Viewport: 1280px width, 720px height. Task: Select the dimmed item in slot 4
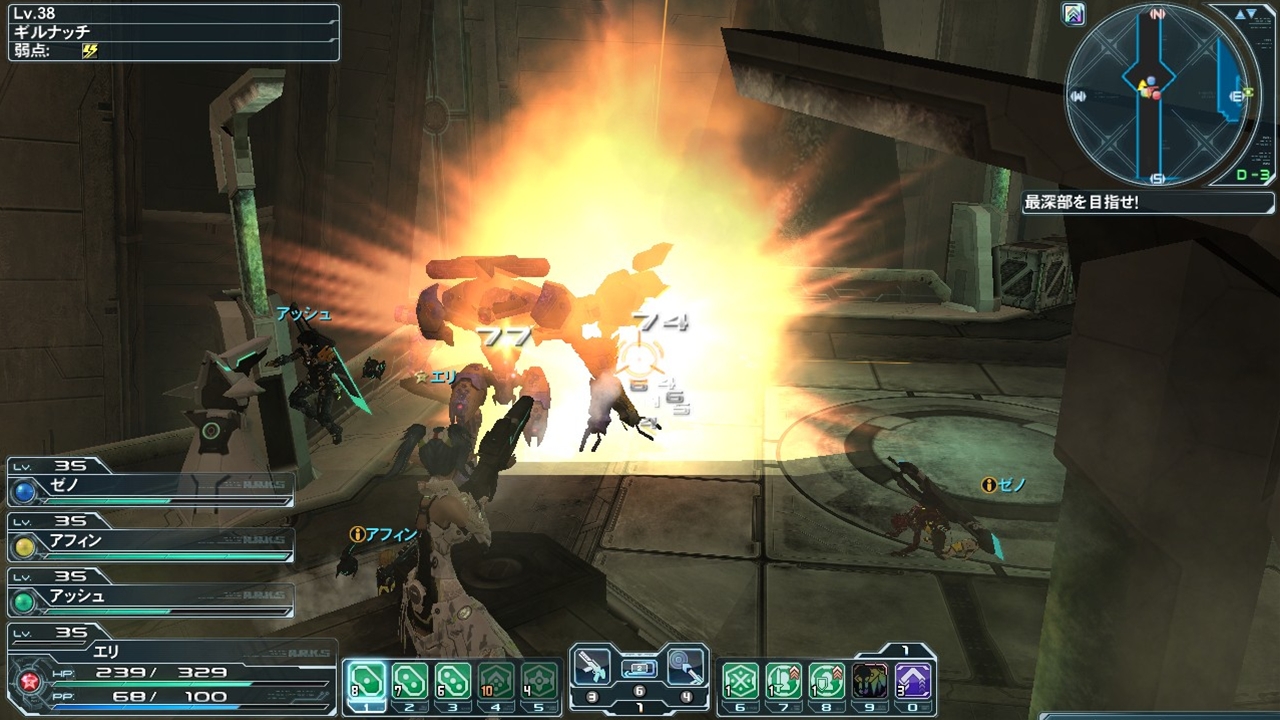click(x=497, y=682)
